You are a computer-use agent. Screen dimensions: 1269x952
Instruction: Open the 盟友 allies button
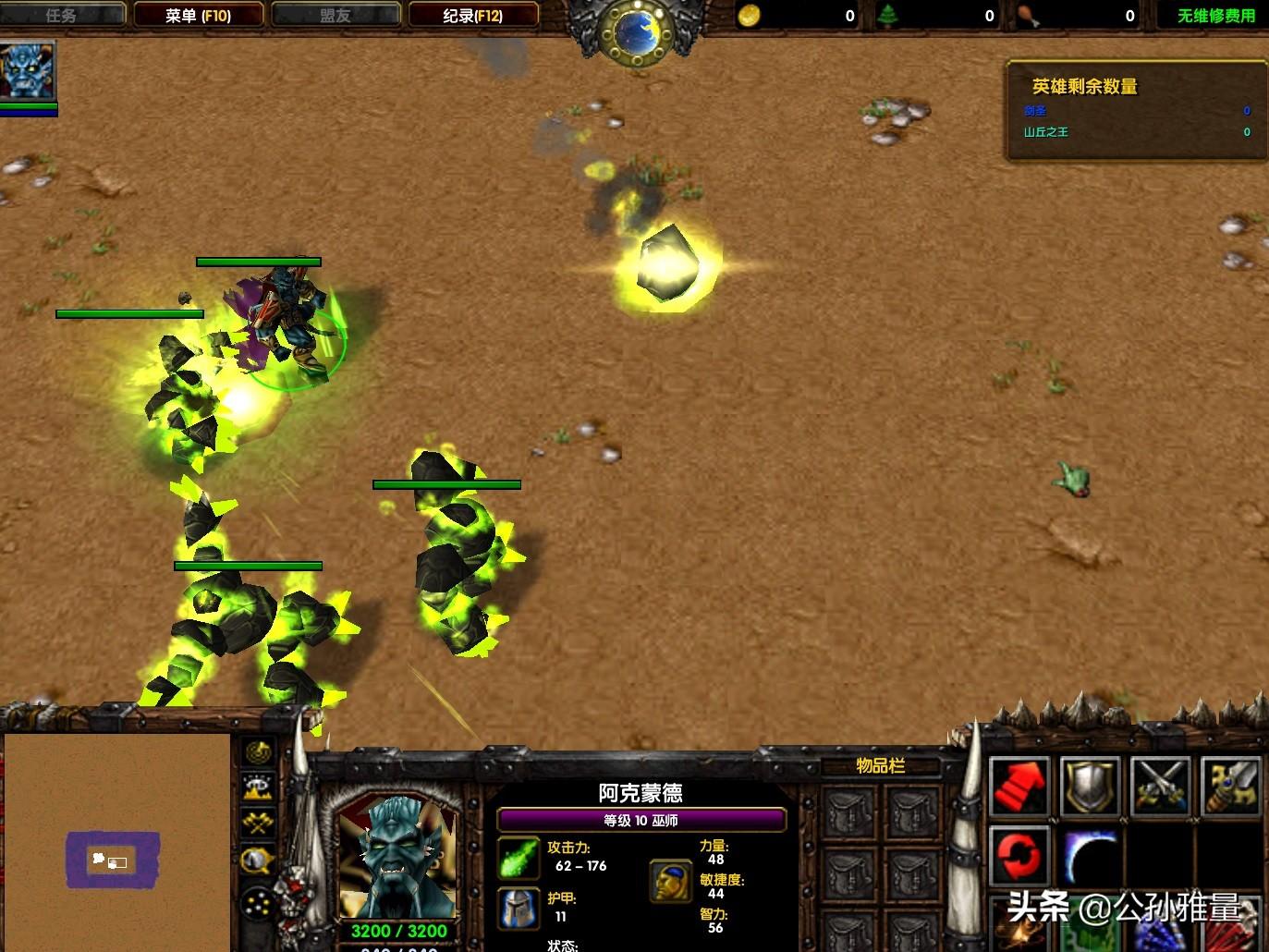335,16
